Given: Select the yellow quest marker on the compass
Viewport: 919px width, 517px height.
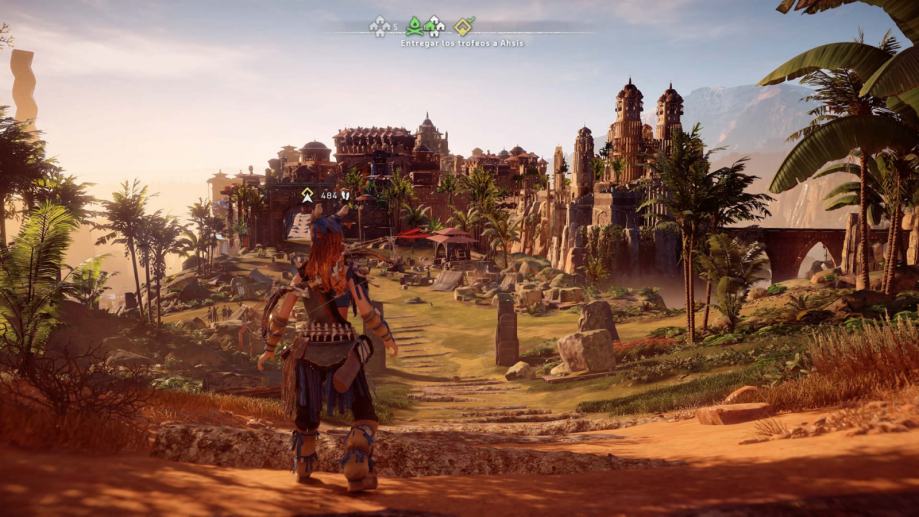Looking at the screenshot, I should [x=463, y=27].
